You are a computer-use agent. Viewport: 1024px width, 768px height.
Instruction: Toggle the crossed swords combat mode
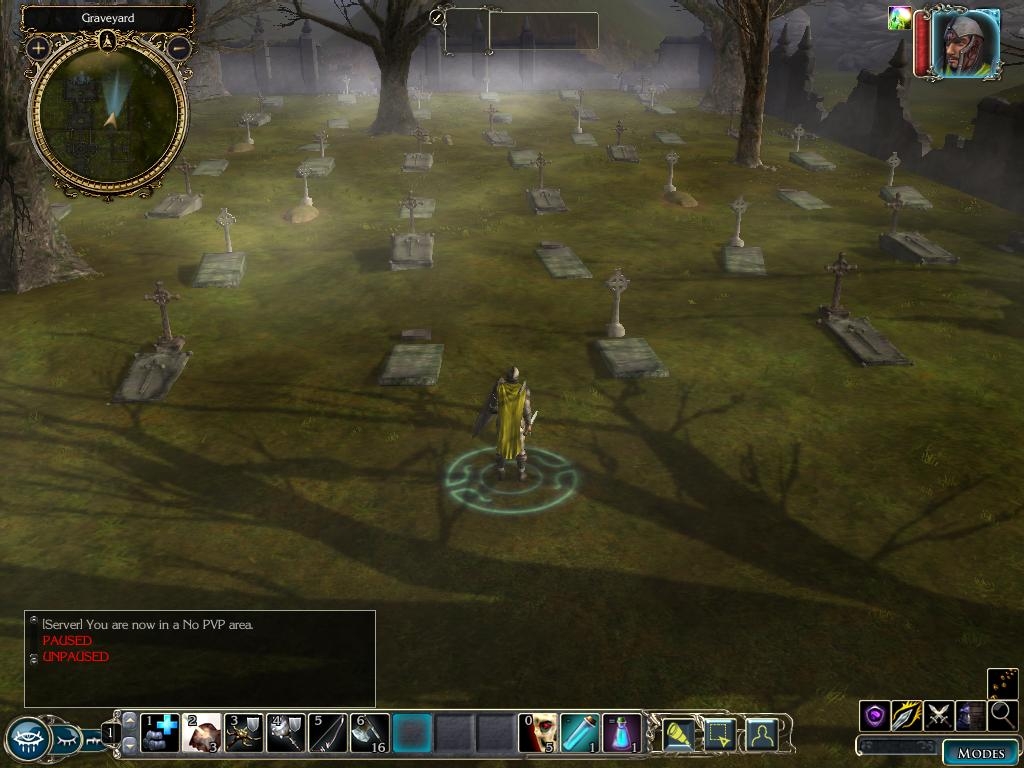(x=938, y=716)
